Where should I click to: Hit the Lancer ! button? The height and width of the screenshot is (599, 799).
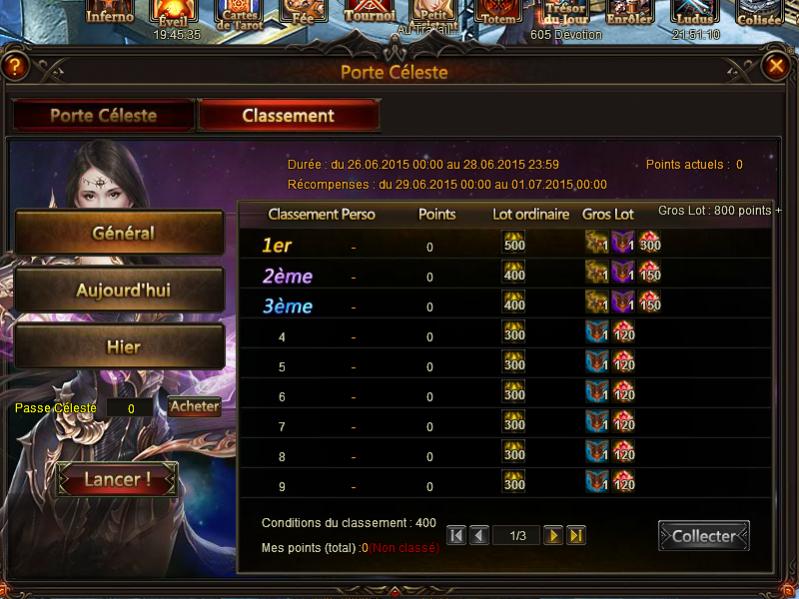117,479
